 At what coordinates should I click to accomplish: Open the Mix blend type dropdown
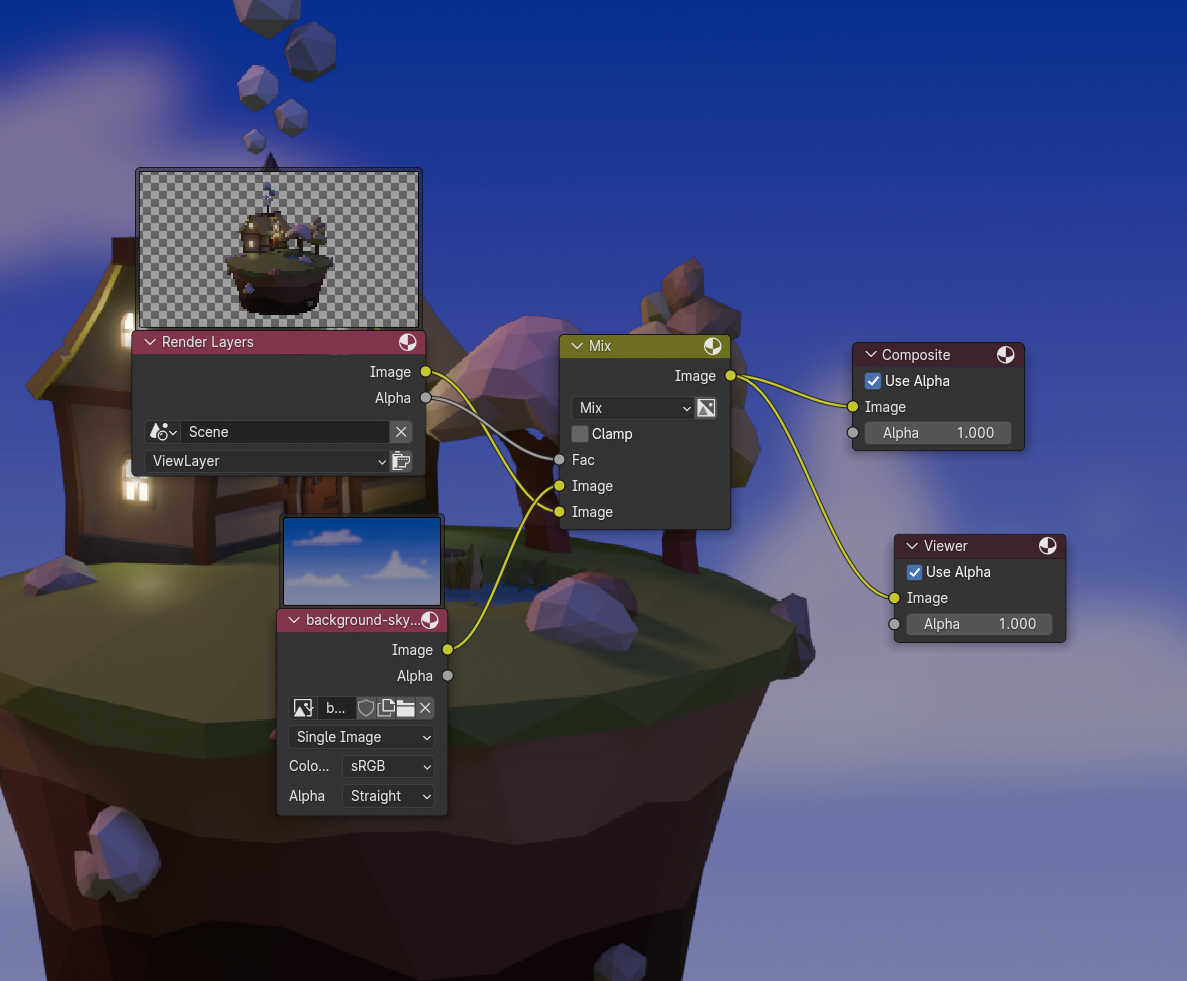point(633,408)
